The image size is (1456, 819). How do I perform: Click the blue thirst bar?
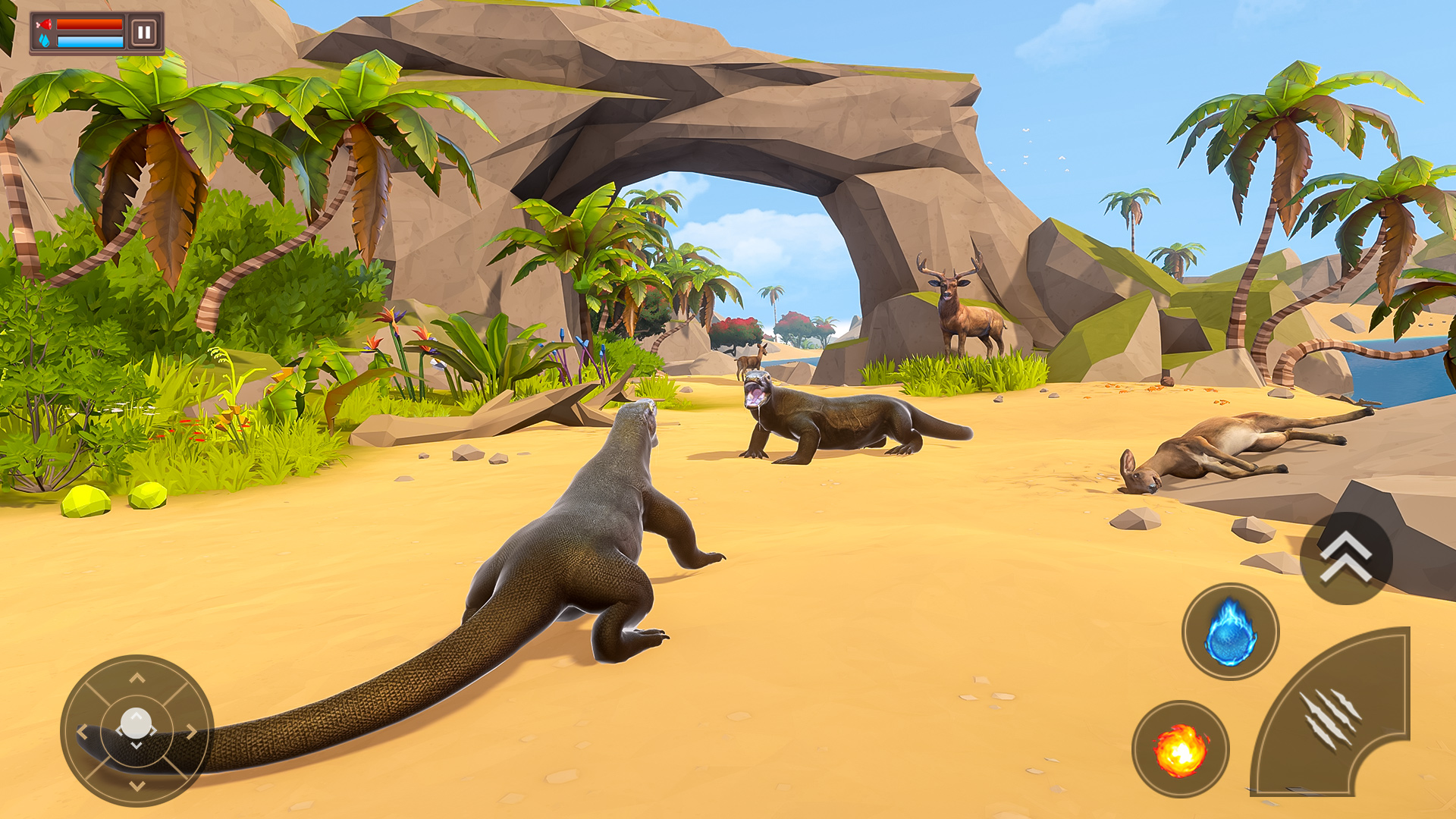pyautogui.click(x=91, y=42)
